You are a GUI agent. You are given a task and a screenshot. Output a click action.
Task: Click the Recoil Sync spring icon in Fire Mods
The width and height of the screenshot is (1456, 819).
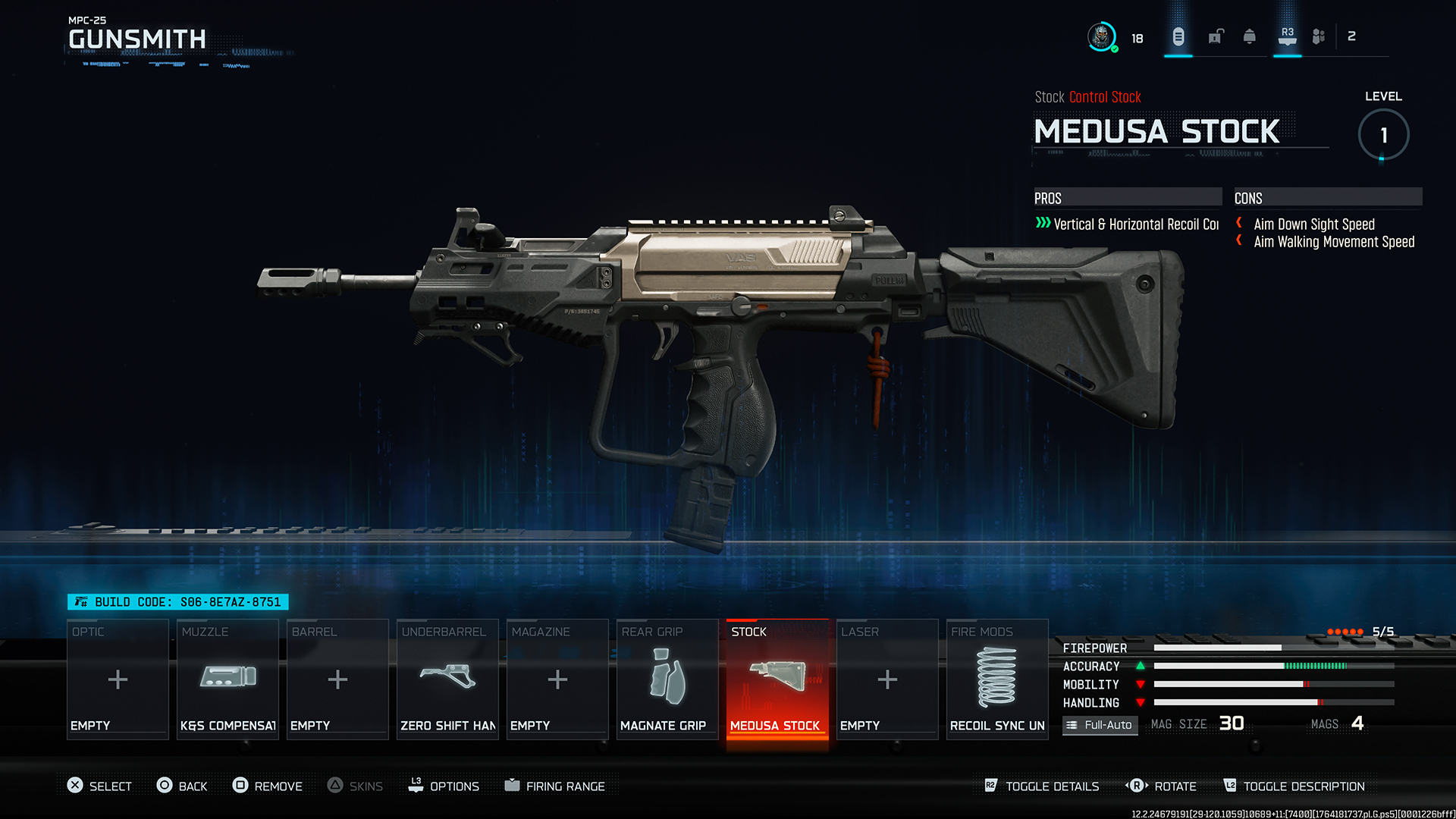996,677
